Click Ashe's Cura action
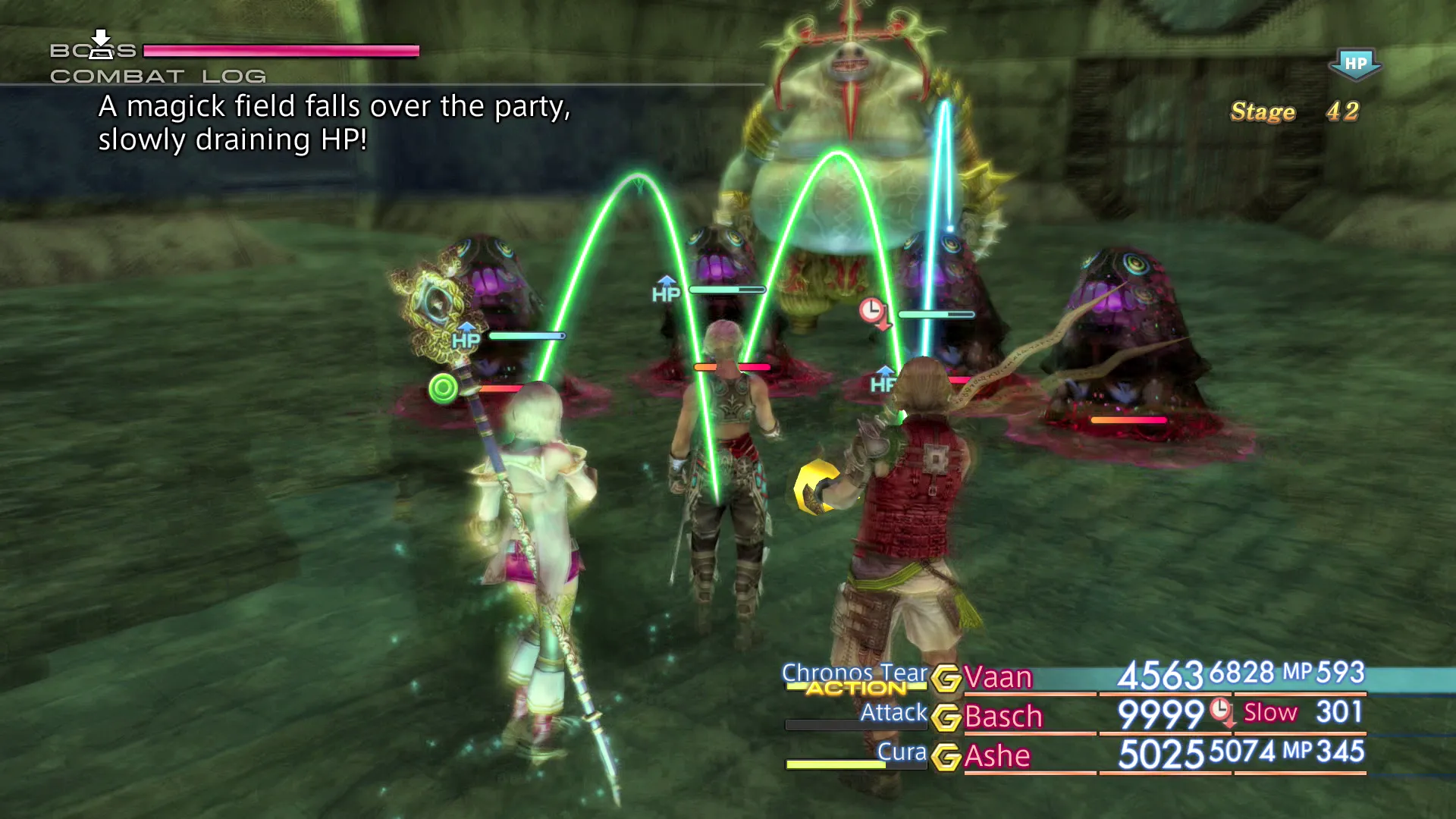This screenshot has width=1456, height=819. (902, 752)
